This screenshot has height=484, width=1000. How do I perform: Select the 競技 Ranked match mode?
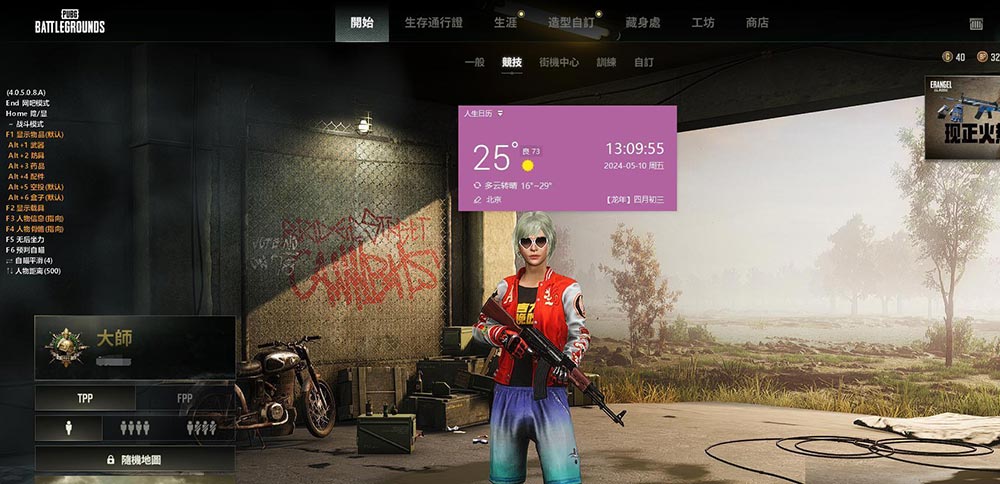[x=512, y=62]
